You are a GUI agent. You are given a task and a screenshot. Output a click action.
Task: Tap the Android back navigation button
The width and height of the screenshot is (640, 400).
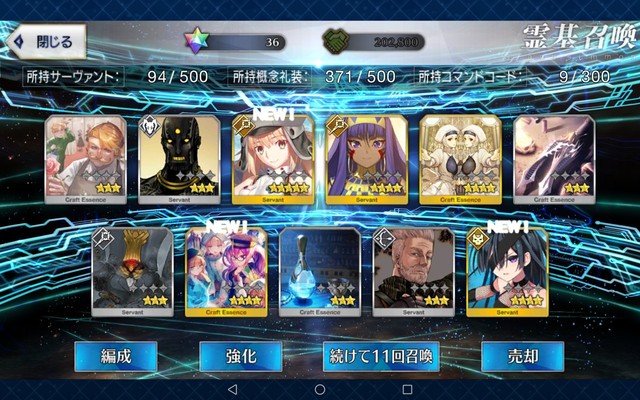(x=232, y=388)
